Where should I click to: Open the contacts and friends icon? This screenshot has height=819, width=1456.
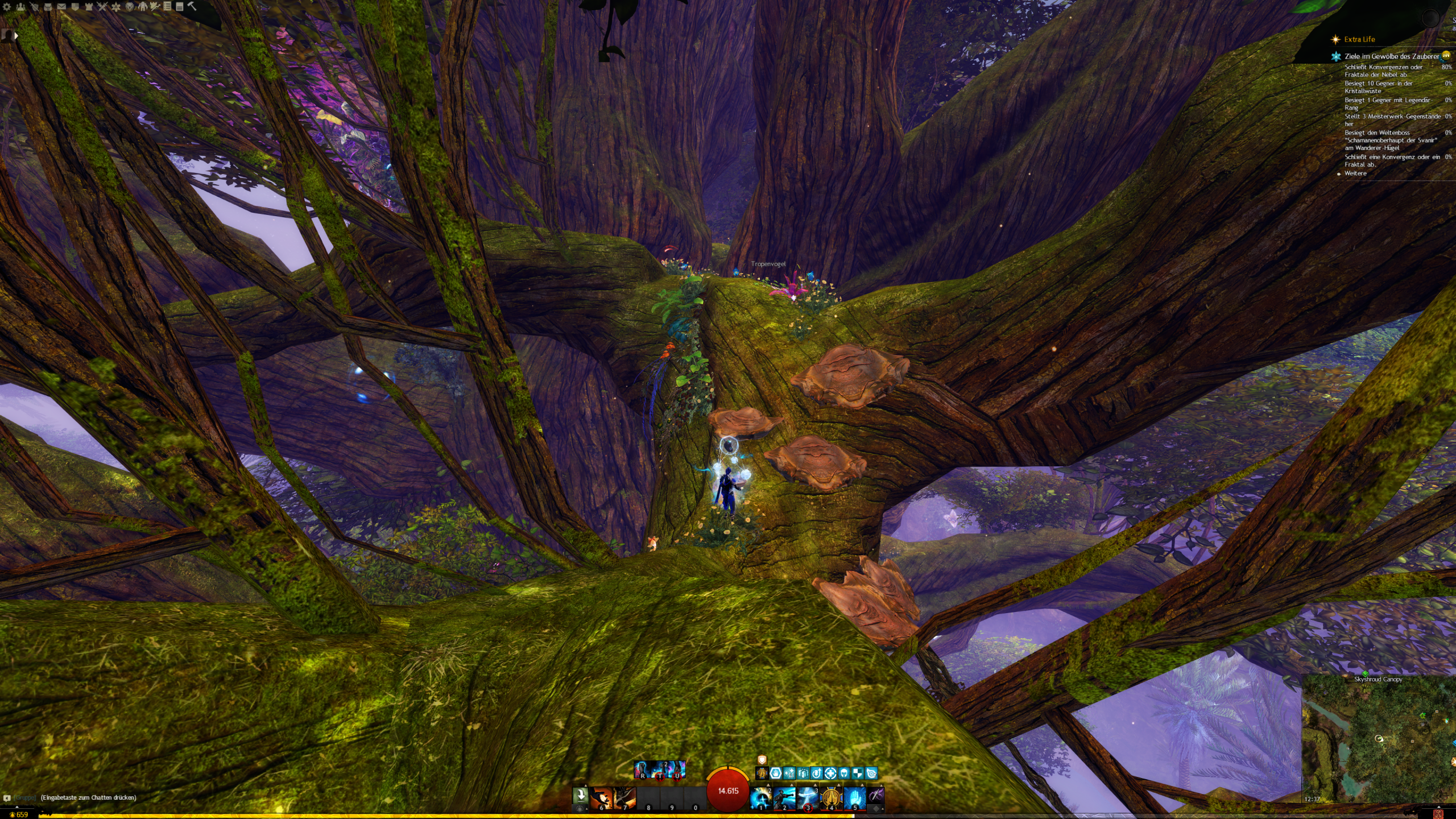click(x=21, y=7)
